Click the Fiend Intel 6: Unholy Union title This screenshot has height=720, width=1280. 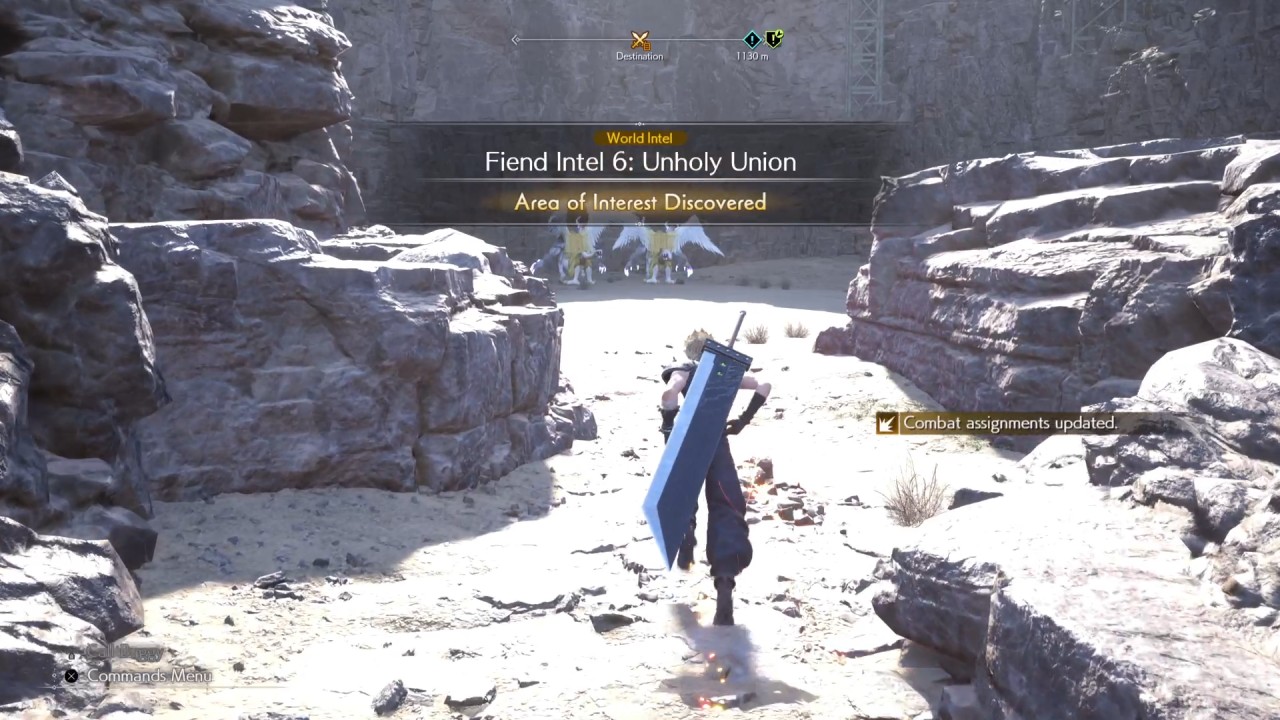point(640,161)
